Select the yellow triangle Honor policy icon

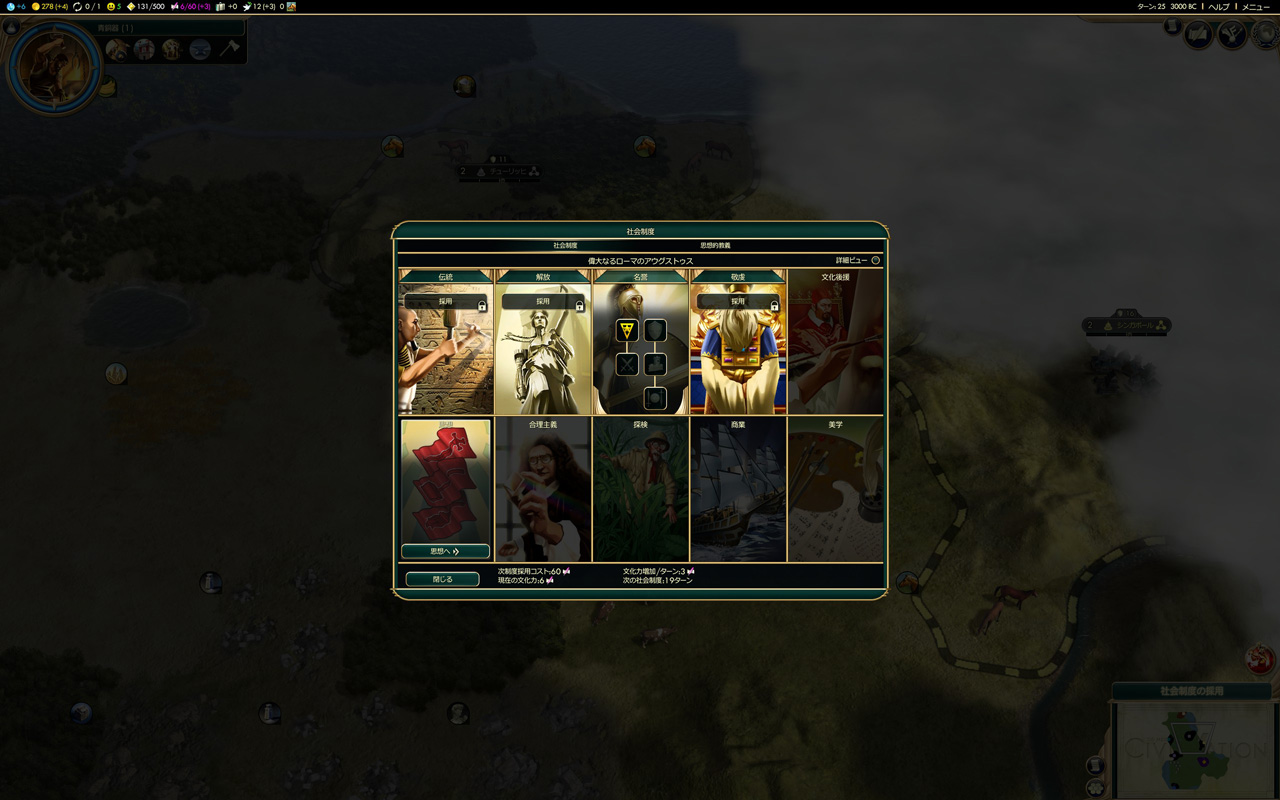(x=627, y=330)
